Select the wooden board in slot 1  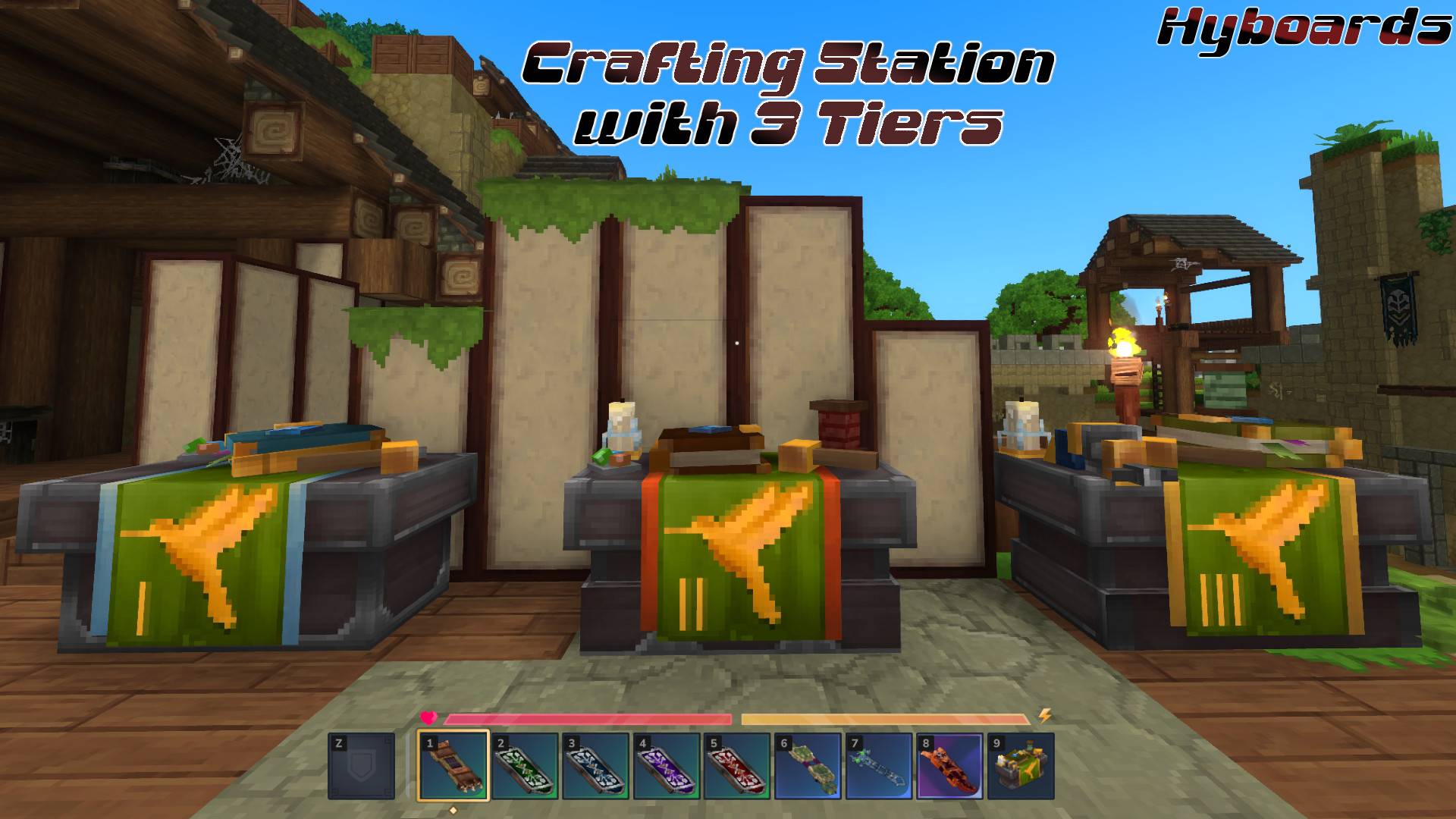[453, 766]
